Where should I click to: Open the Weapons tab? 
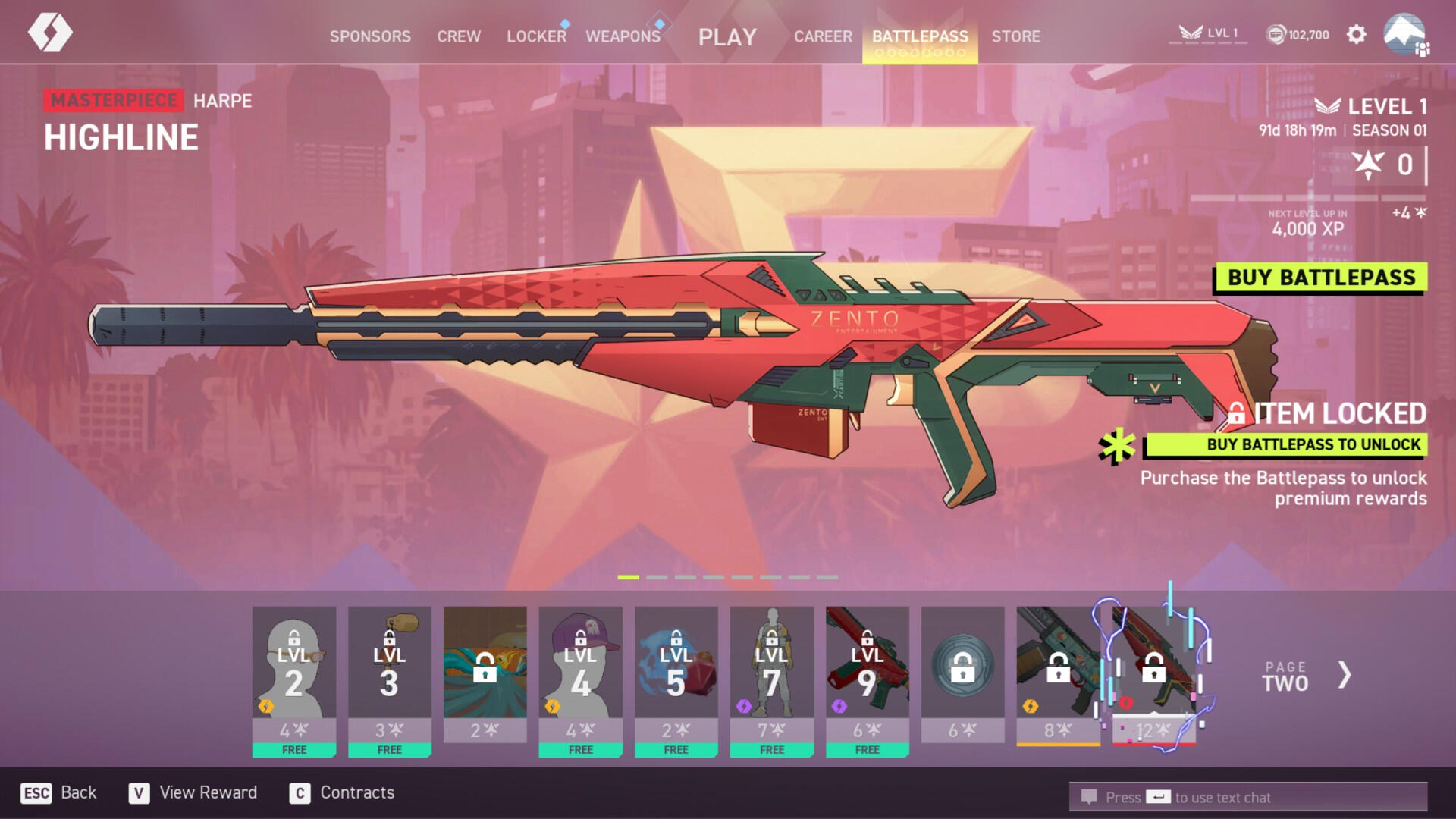pos(623,36)
